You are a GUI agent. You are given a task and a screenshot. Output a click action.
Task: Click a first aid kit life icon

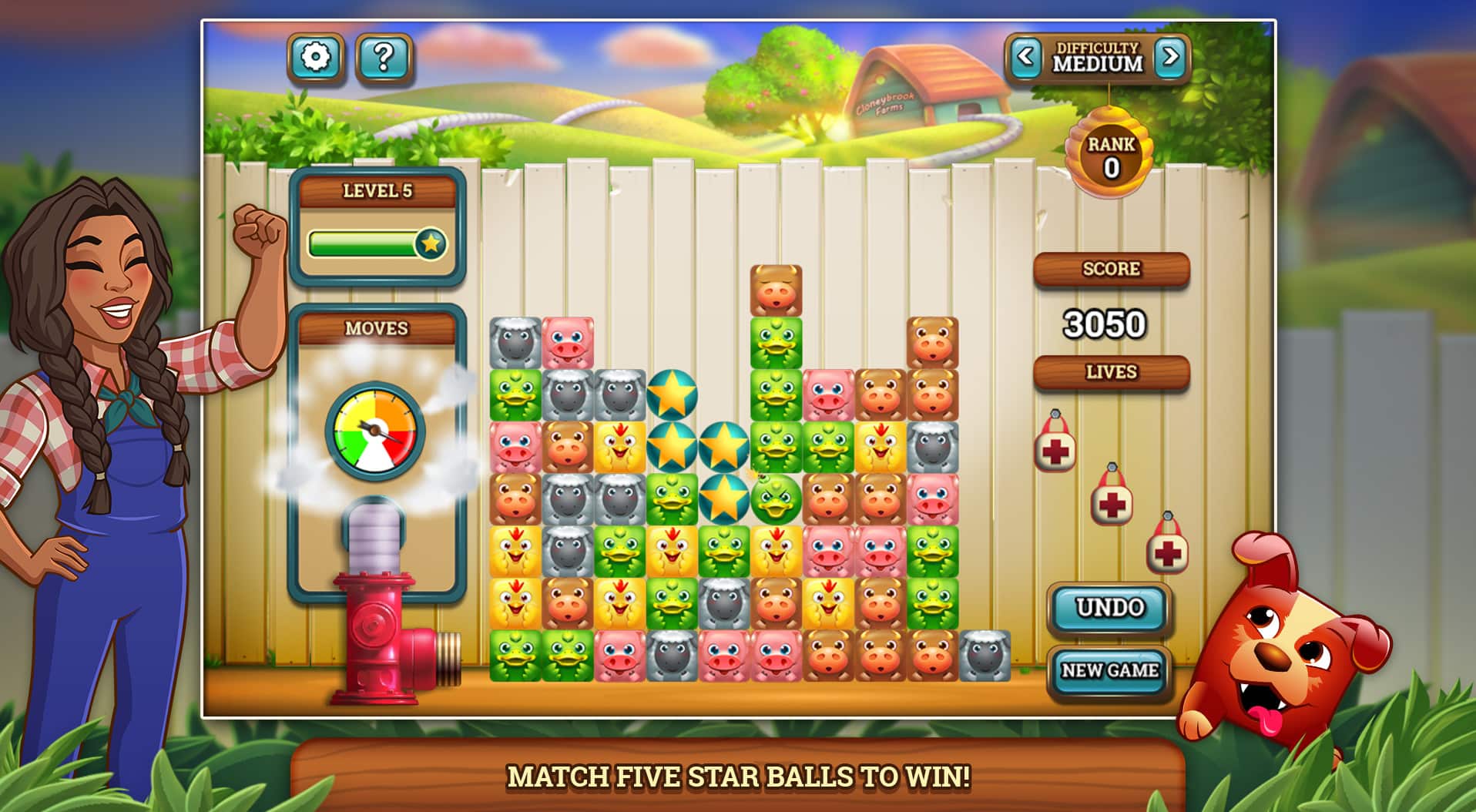1055,452
